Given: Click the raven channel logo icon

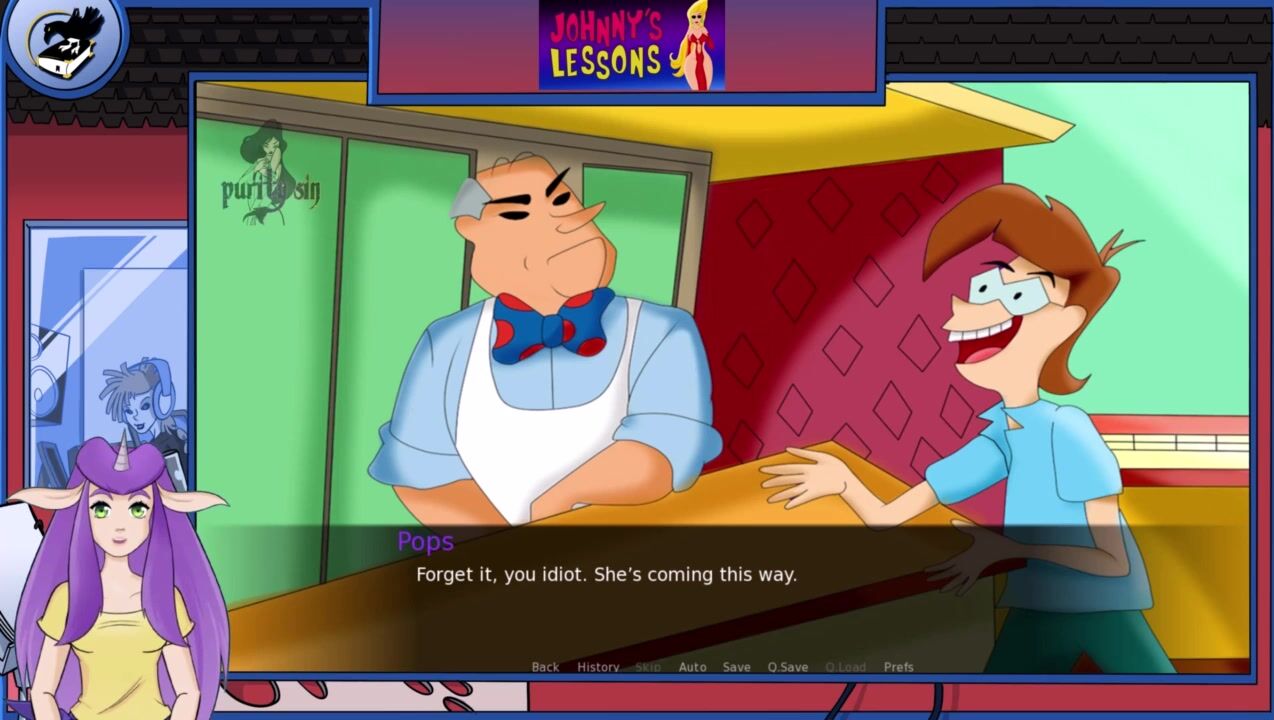Looking at the screenshot, I should pos(63,42).
